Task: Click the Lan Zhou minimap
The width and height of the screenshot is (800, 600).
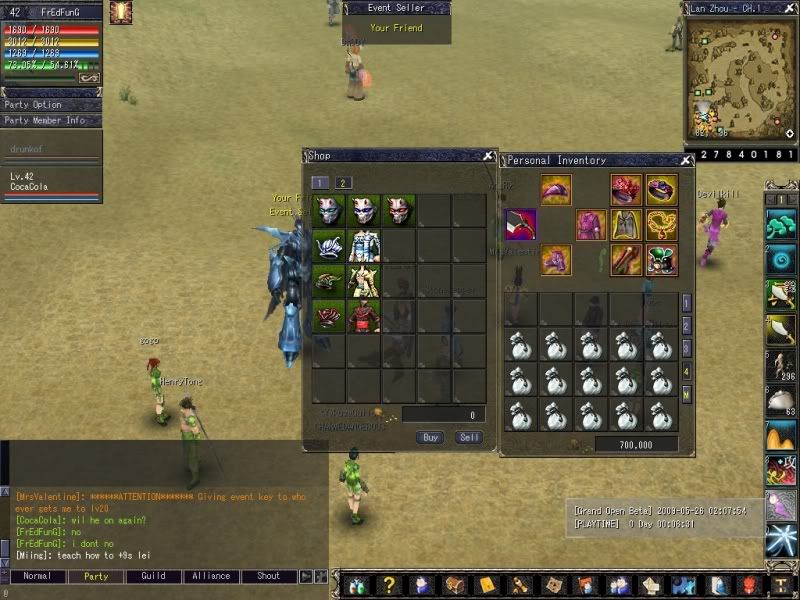Action: tap(740, 78)
